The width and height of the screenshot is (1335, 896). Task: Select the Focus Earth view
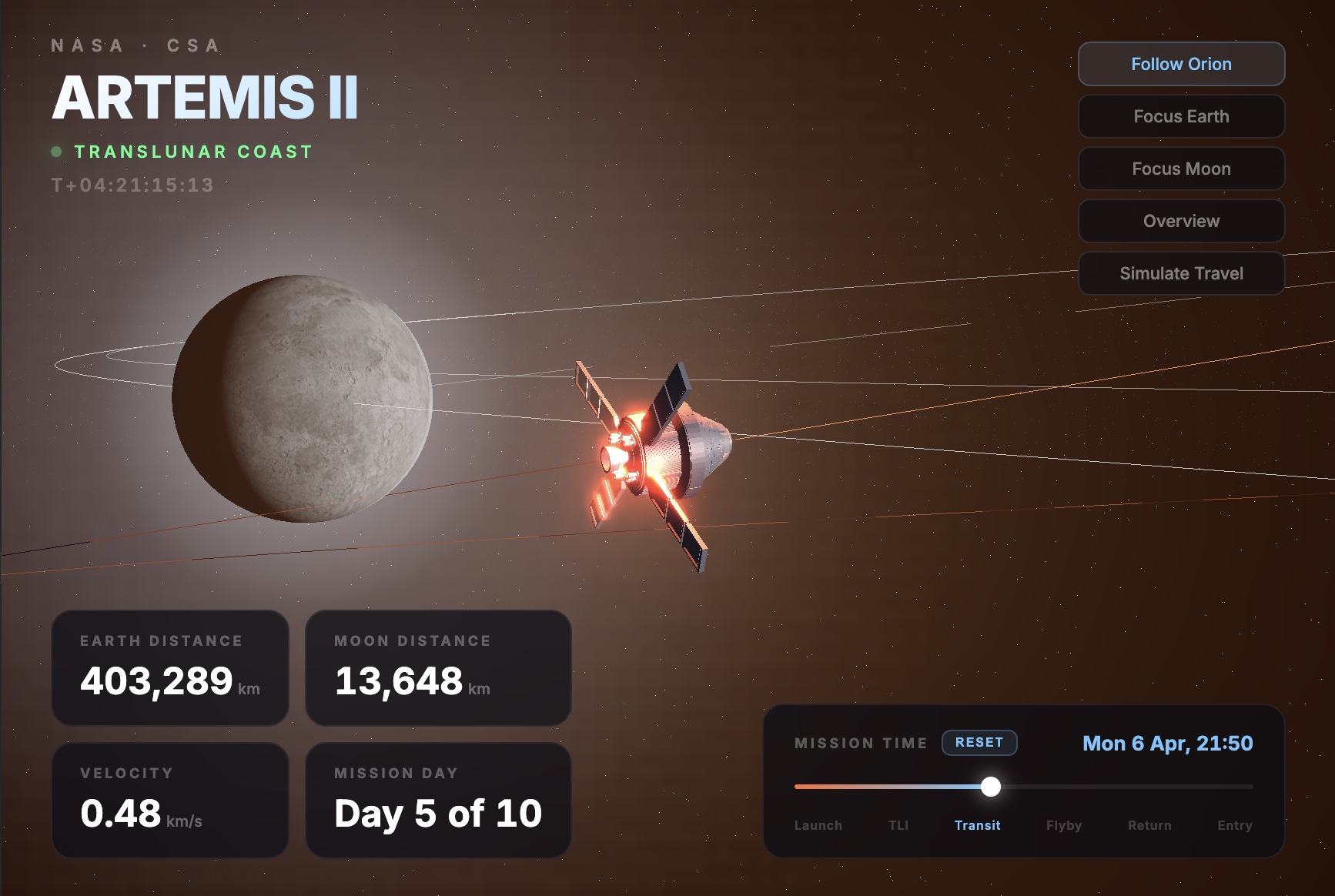1181,116
